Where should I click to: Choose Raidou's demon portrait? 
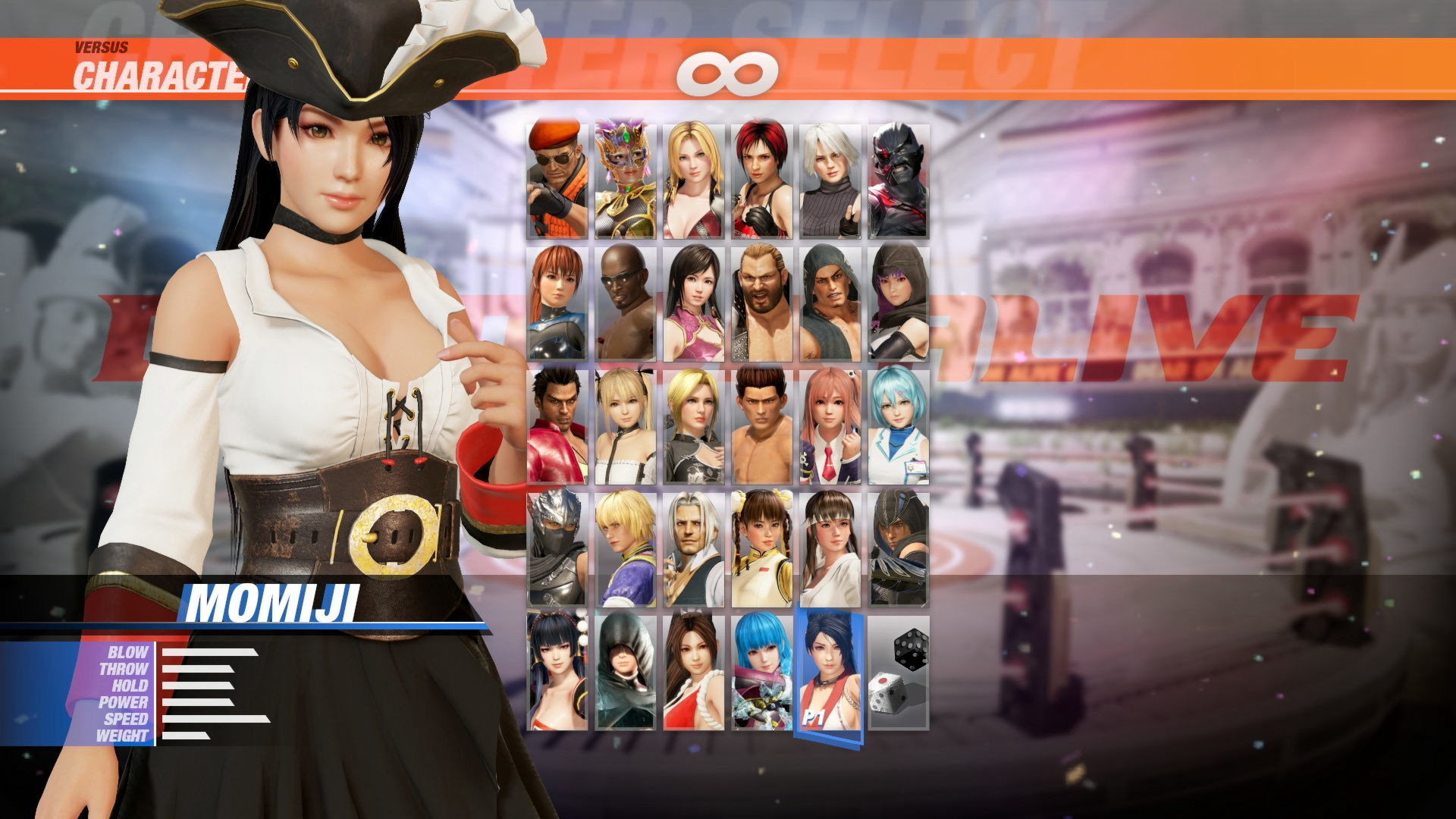click(x=899, y=174)
